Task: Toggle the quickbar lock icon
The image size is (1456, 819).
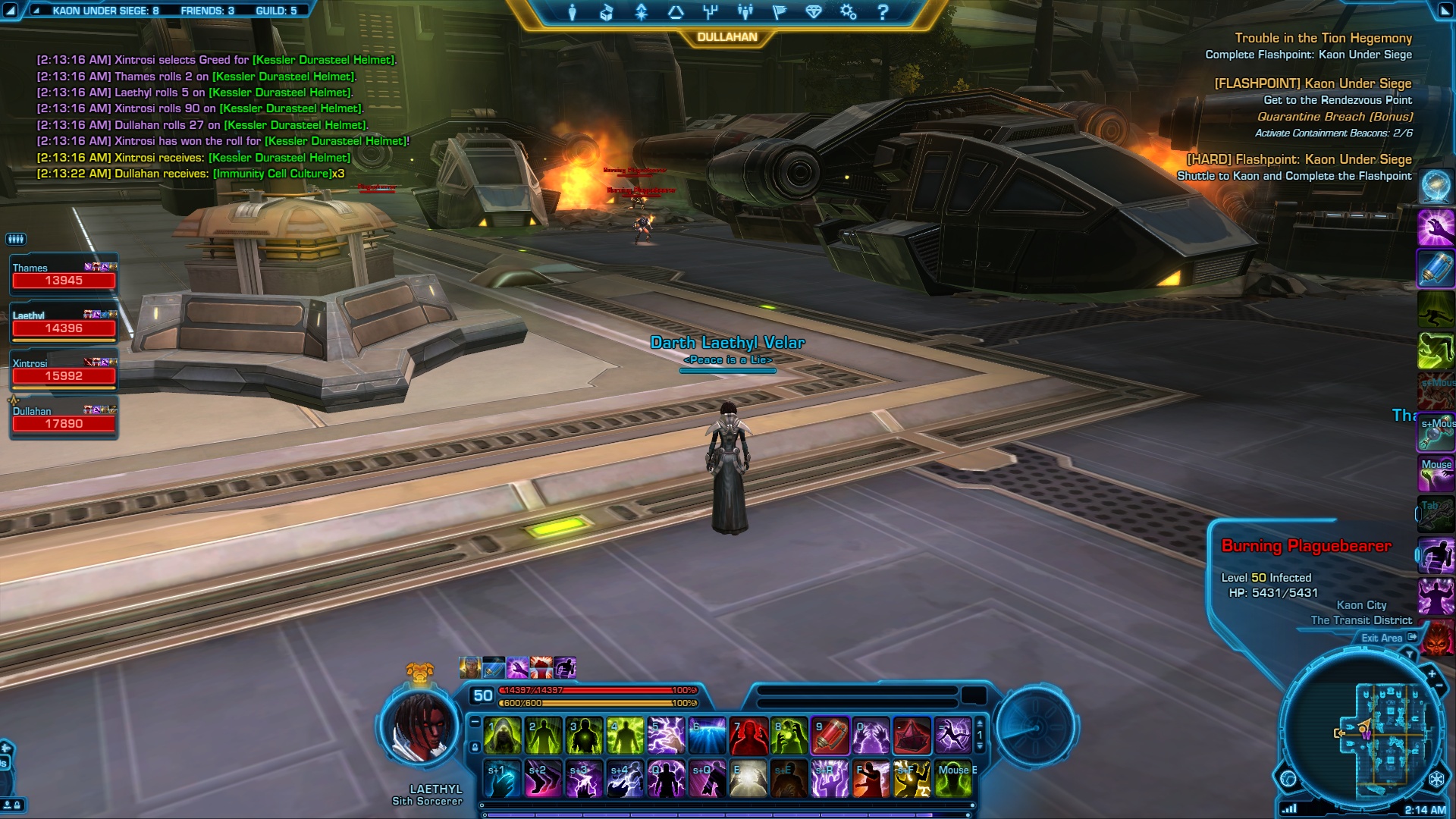Action: click(x=475, y=747)
